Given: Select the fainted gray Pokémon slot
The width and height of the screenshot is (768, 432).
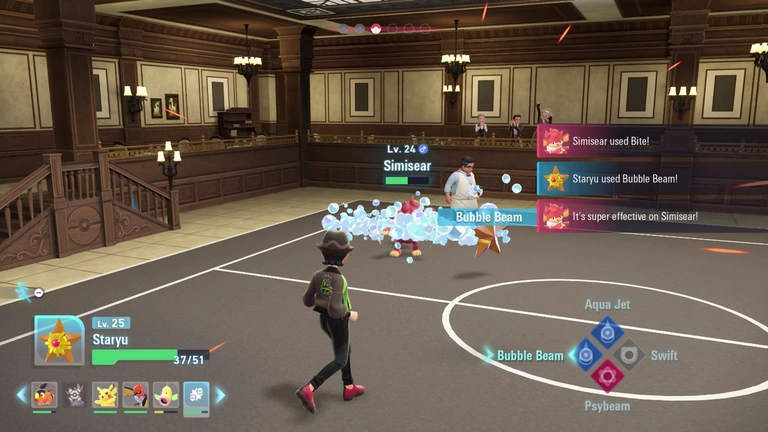Looking at the screenshot, I should pos(74,396).
